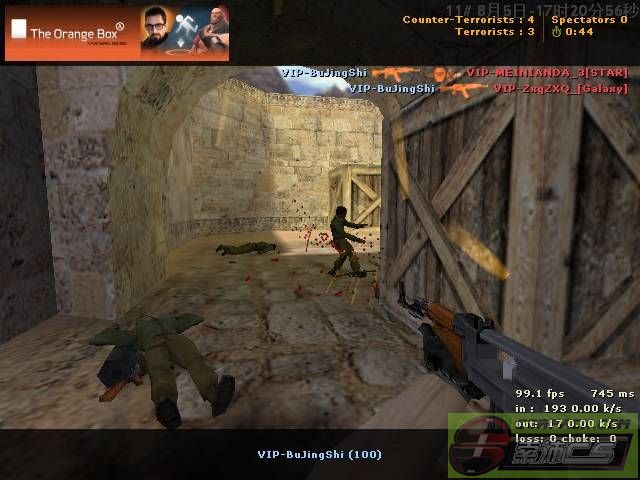The height and width of the screenshot is (480, 640).
Task: Click the spectated player name VIP-BuJingShi (100)
Action: [x=319, y=454]
